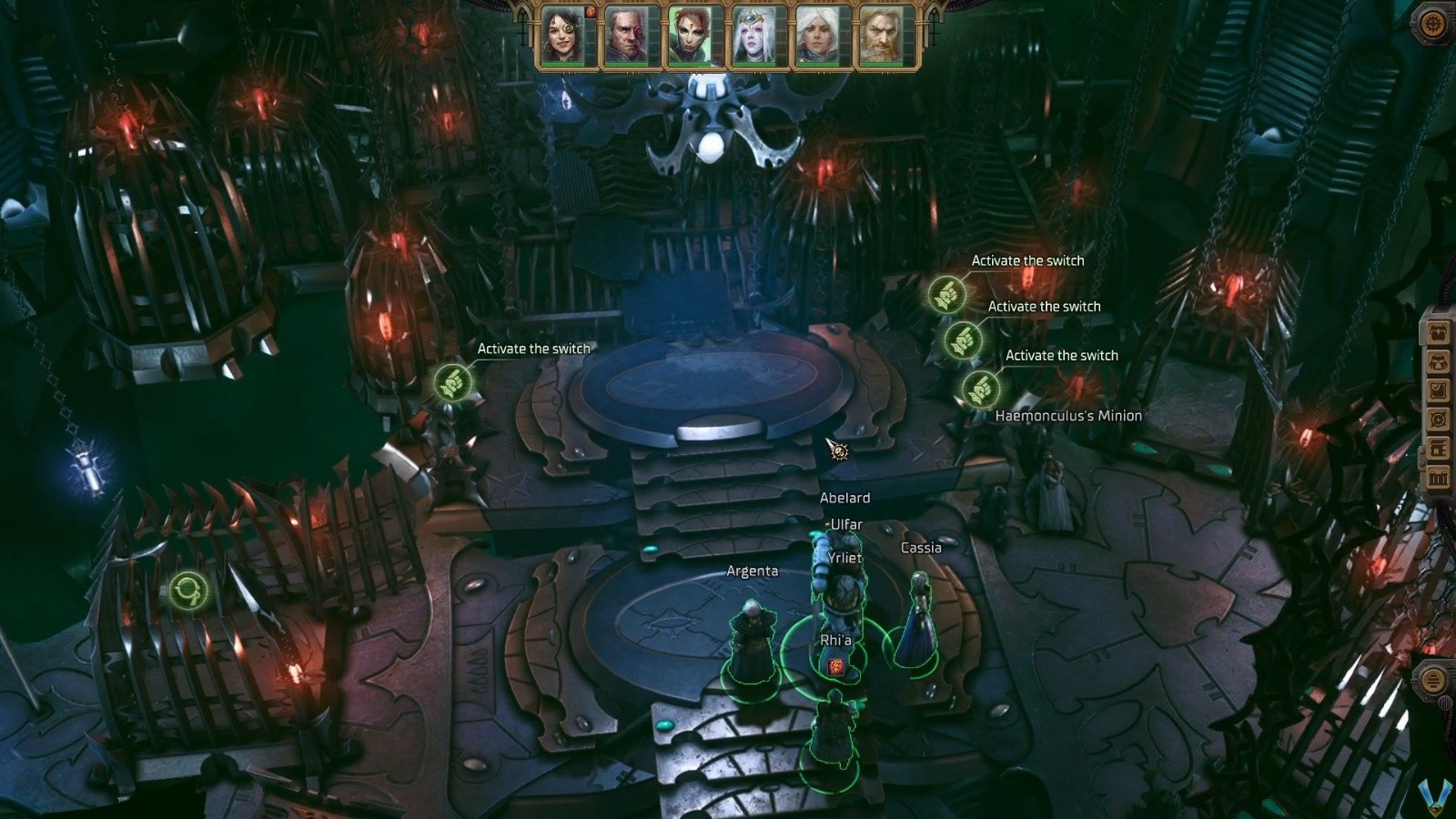Open the local map sidebar icon
Screen dimensions: 1456x819
(1439, 418)
